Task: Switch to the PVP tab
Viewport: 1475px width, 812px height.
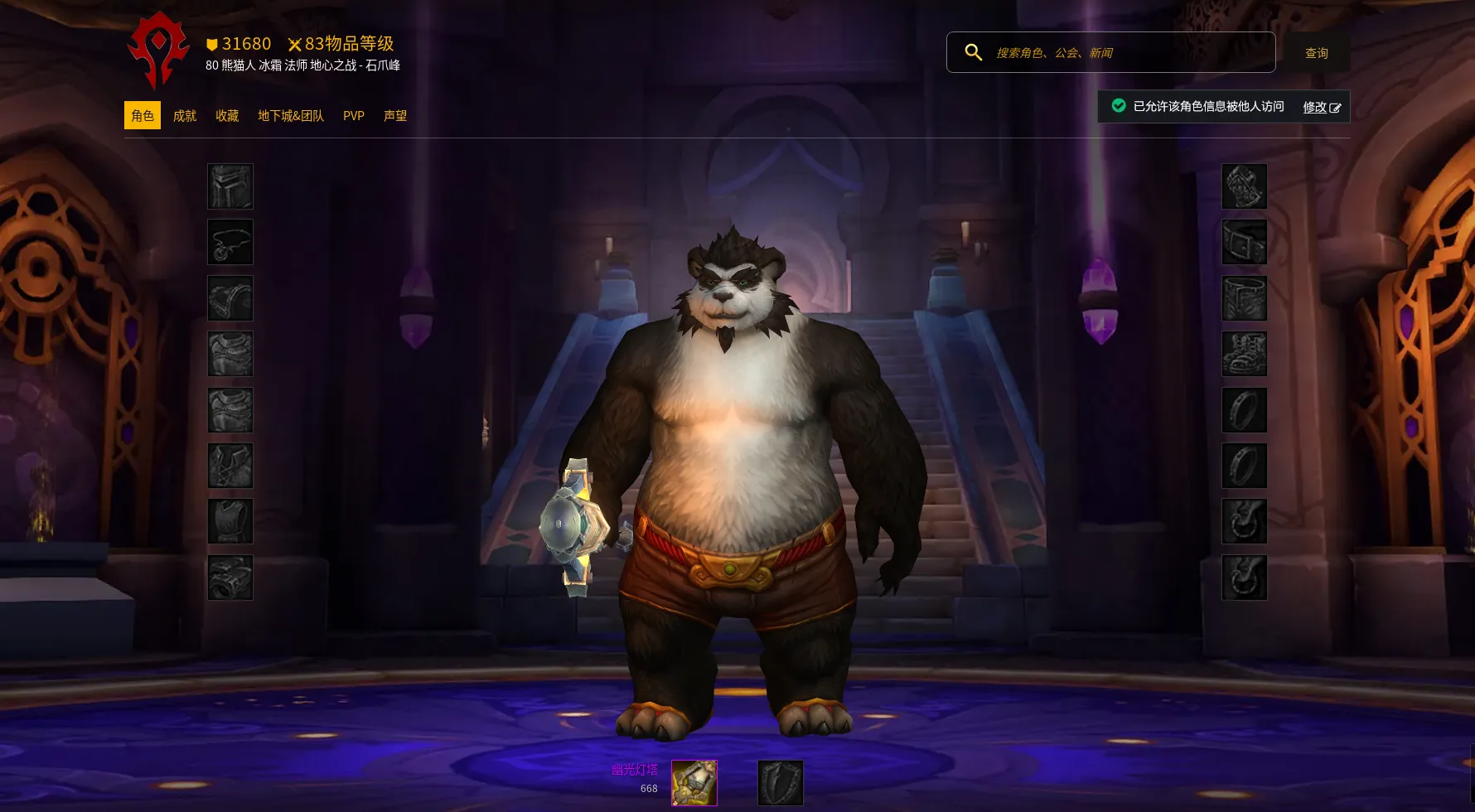Action: pyautogui.click(x=354, y=116)
